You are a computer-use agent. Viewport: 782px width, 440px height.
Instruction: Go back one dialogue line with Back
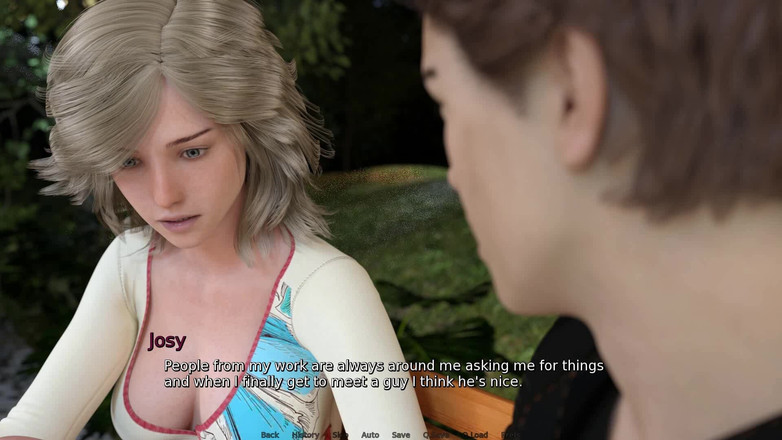pos(270,435)
